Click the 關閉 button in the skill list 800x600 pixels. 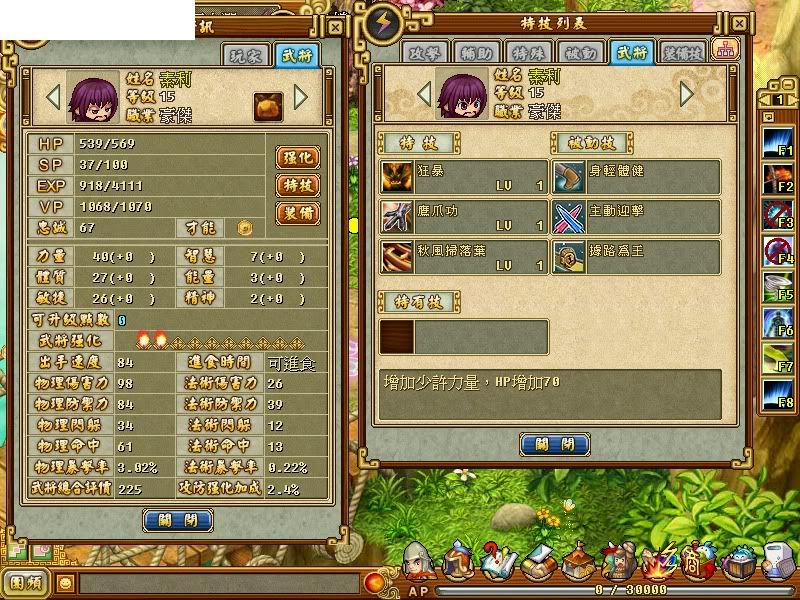pyautogui.click(x=553, y=444)
